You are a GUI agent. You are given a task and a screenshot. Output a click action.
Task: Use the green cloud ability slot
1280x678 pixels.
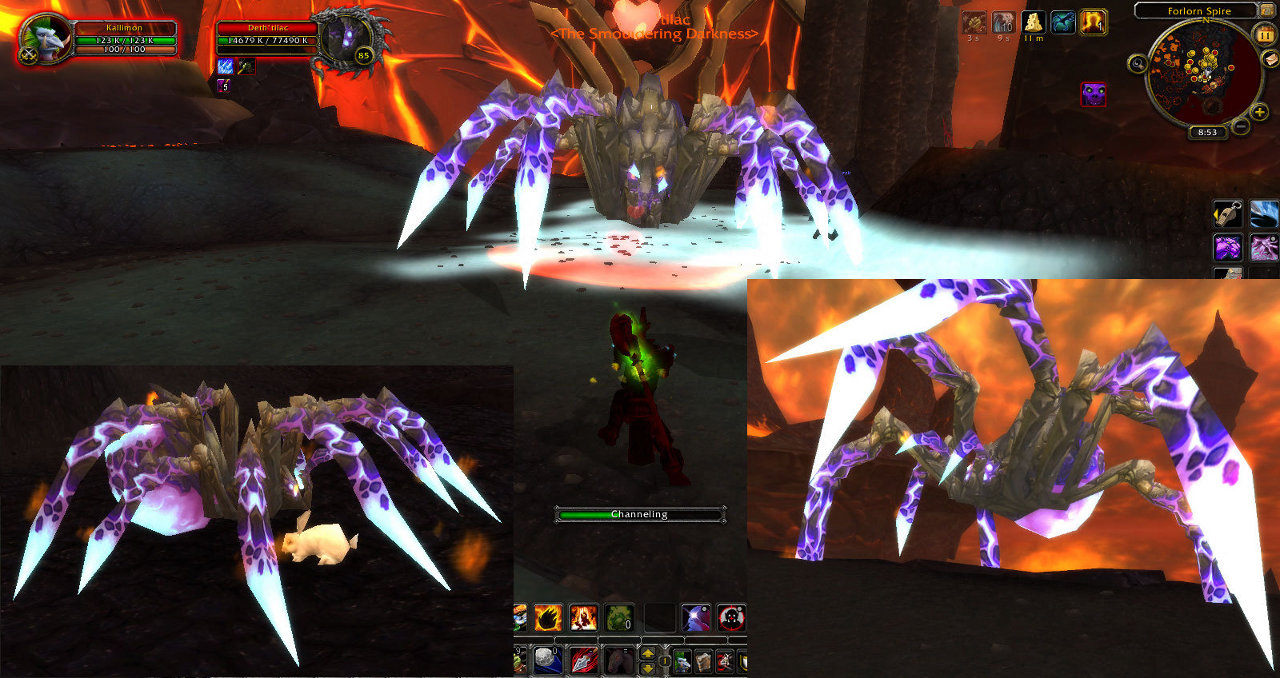coord(620,618)
